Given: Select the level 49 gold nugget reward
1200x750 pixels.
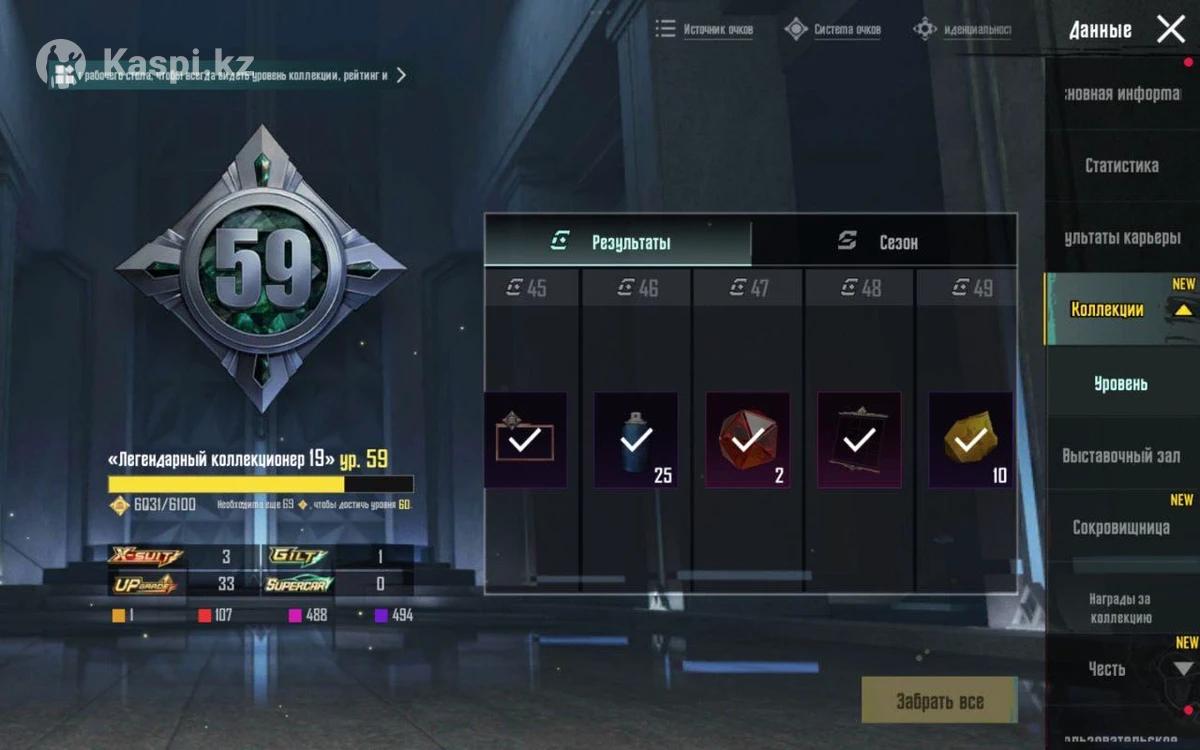Looking at the screenshot, I should (x=970, y=440).
